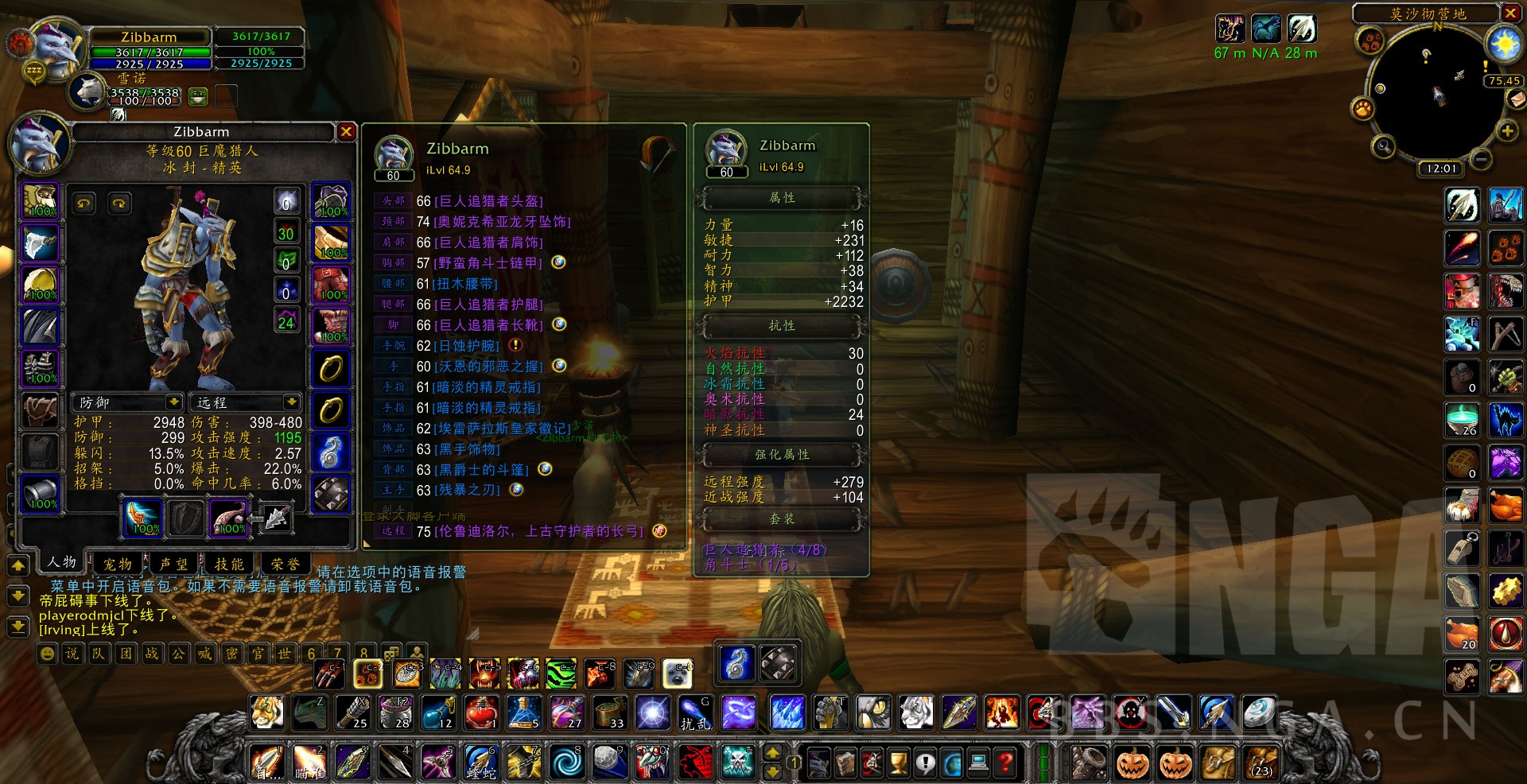Select the 瞄准 (Aimed Shot) icon on bottom bar
1527x784 pixels.
point(310,762)
